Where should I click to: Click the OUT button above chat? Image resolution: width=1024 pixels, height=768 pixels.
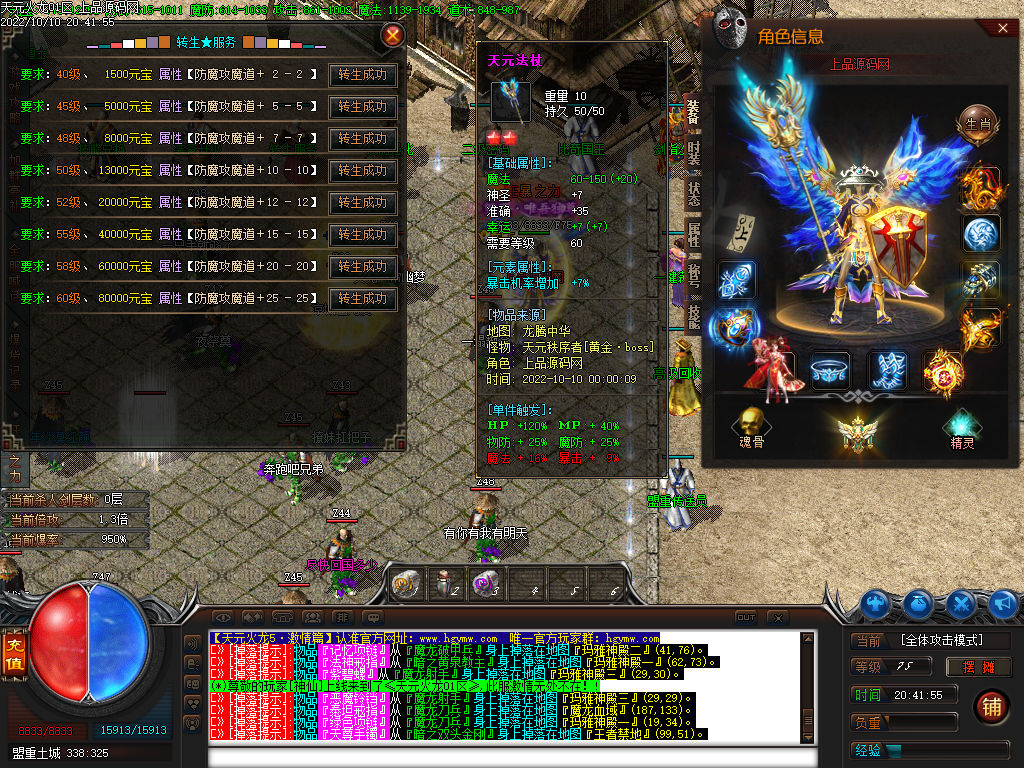(746, 617)
